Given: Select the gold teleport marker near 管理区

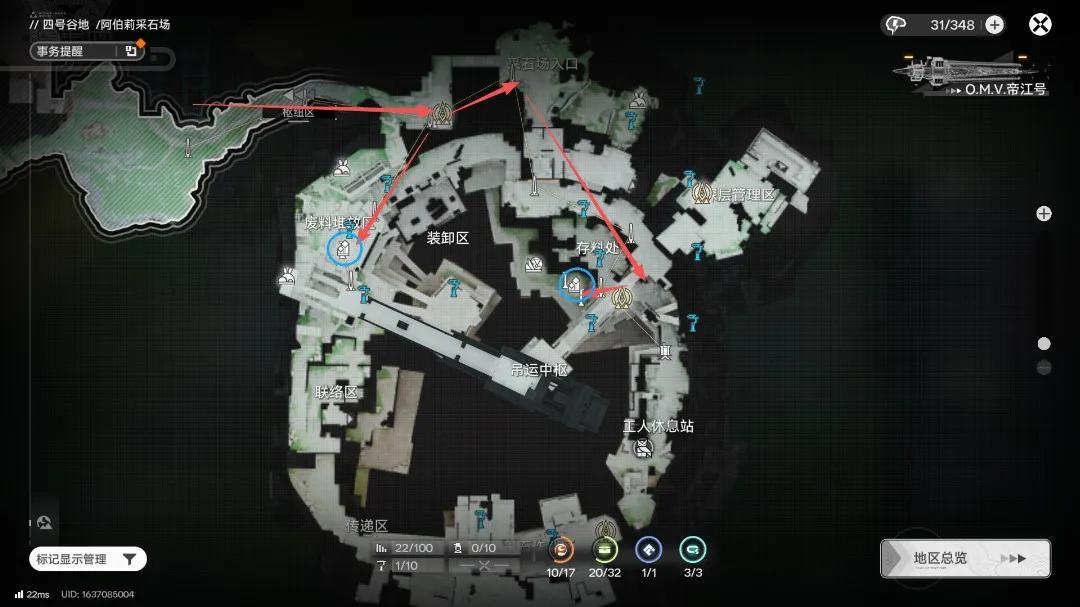Looking at the screenshot, I should click(702, 192).
